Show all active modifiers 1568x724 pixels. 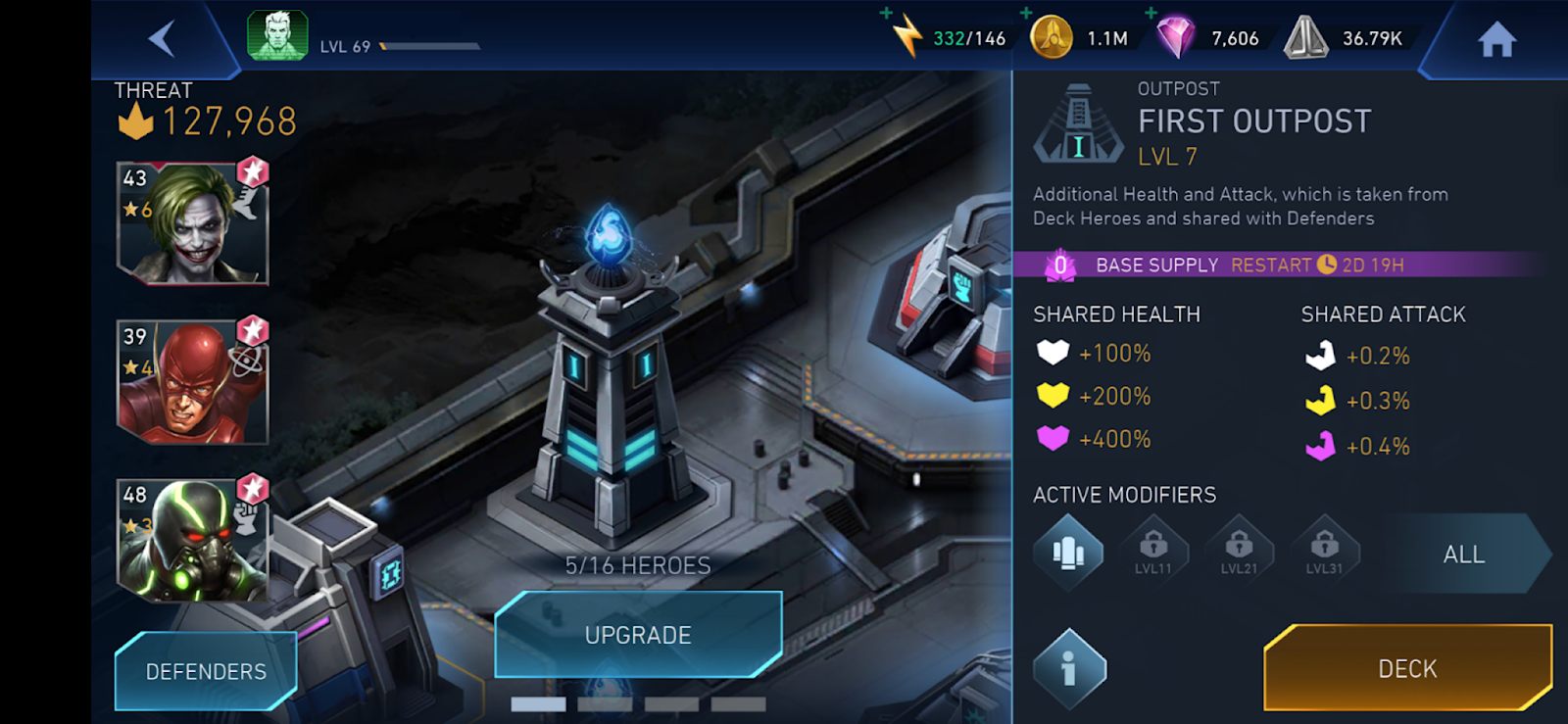click(1464, 555)
